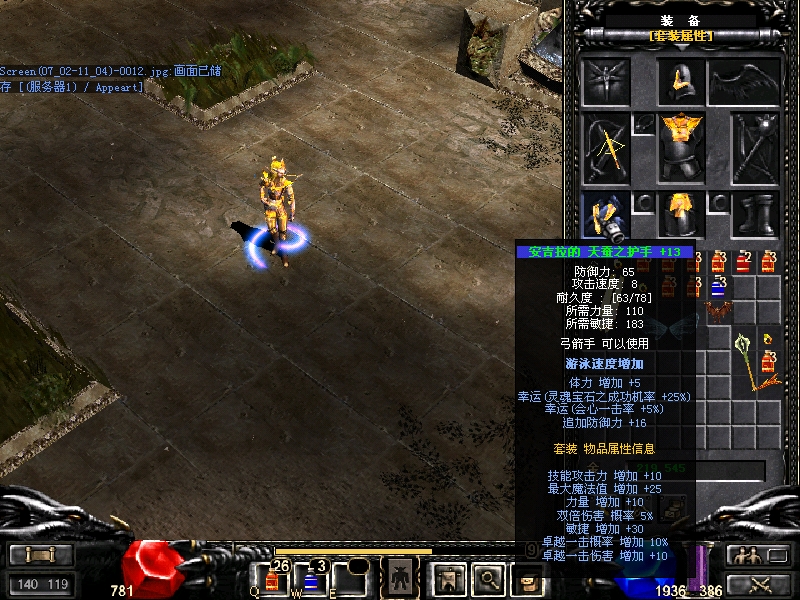Use the Q hotkey red potion

tap(272, 578)
